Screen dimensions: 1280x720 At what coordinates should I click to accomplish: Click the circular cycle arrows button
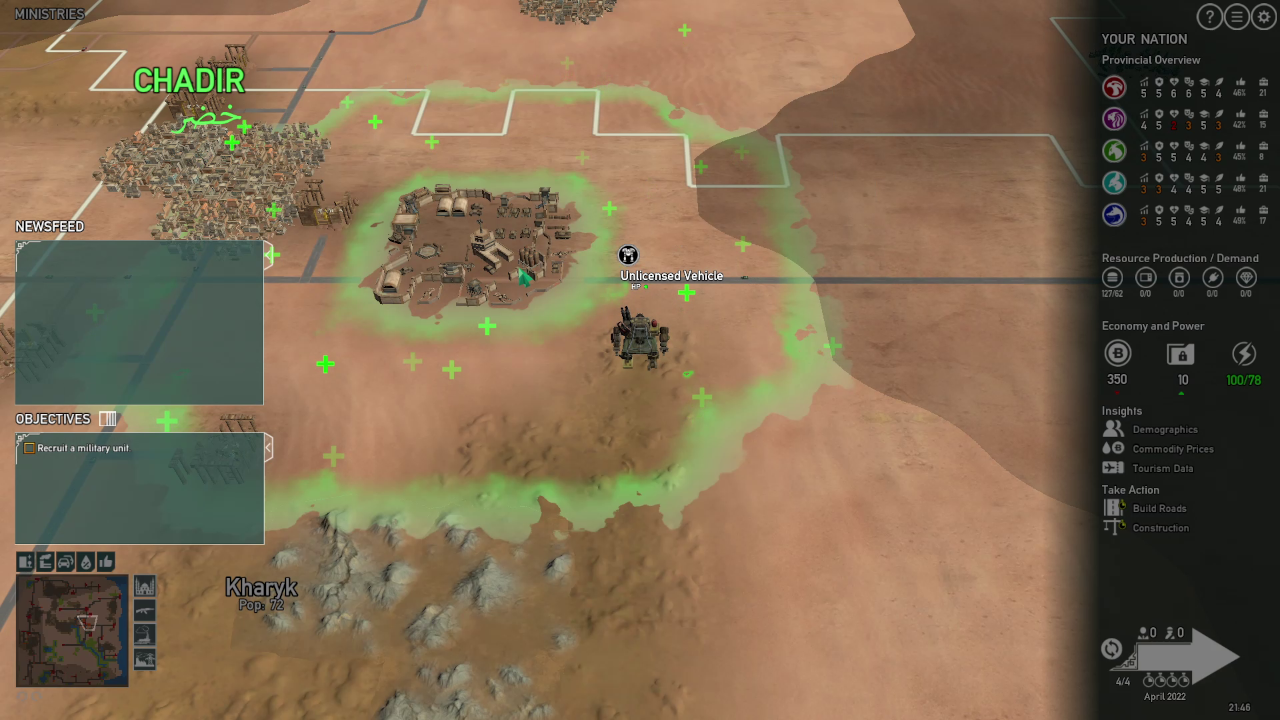[1111, 649]
